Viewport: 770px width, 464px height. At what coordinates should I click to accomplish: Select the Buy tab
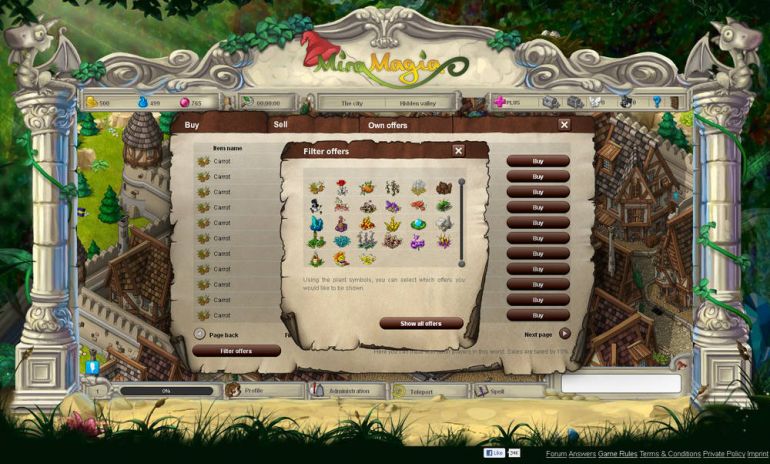click(x=192, y=125)
